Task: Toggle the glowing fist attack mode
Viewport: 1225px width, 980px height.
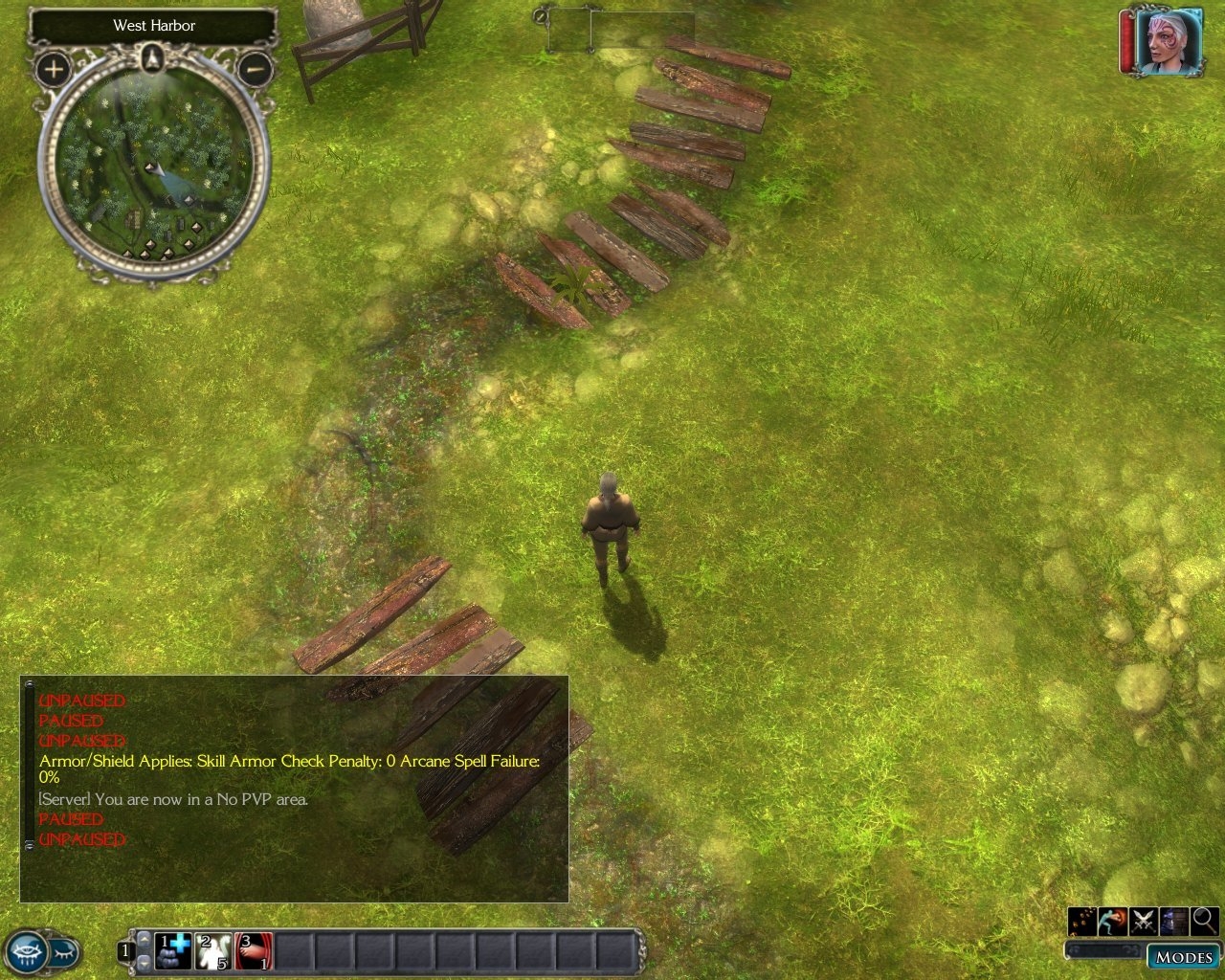Action: [1113, 921]
